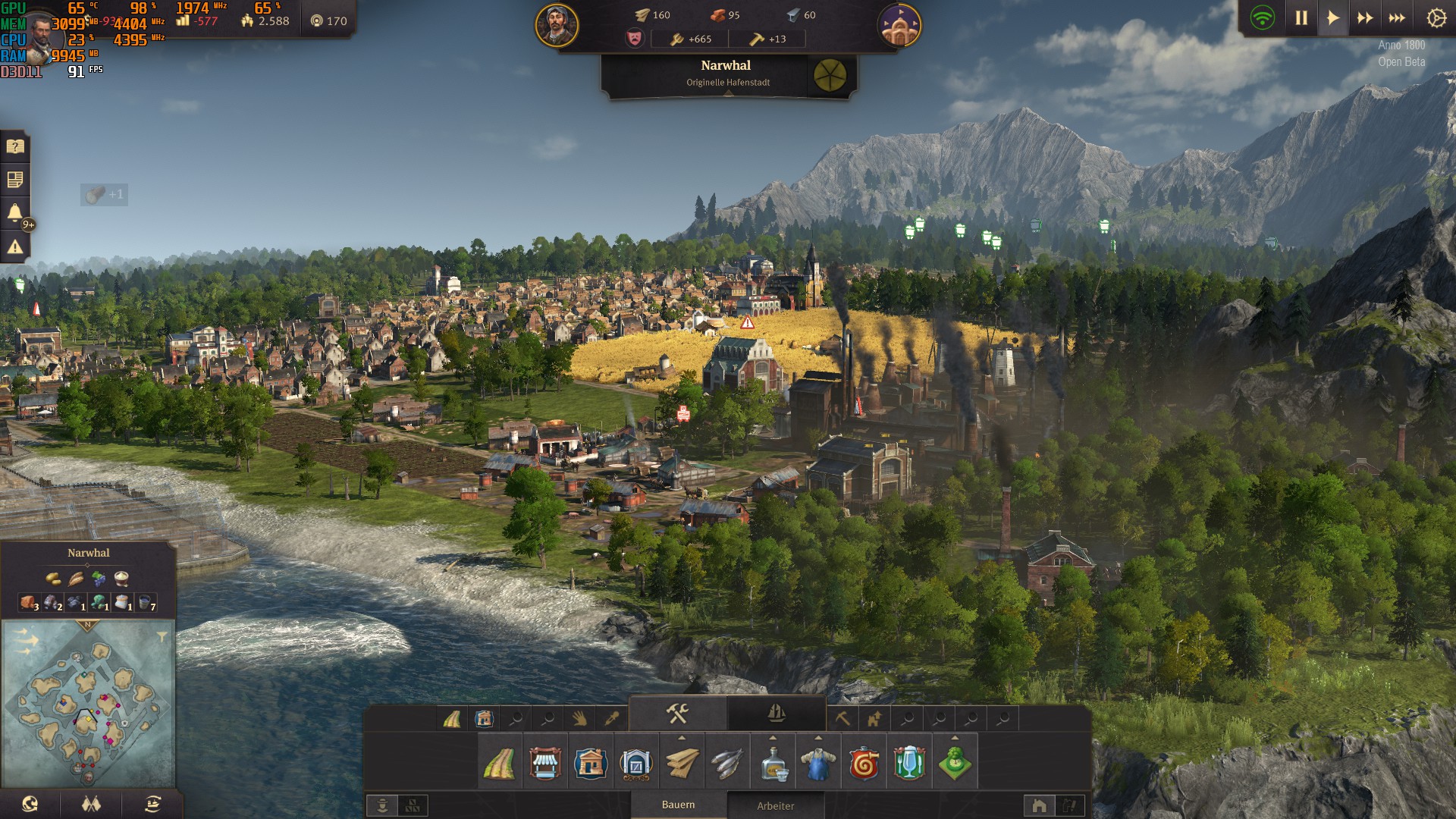Switch to the Arbeiter population tab

775,805
